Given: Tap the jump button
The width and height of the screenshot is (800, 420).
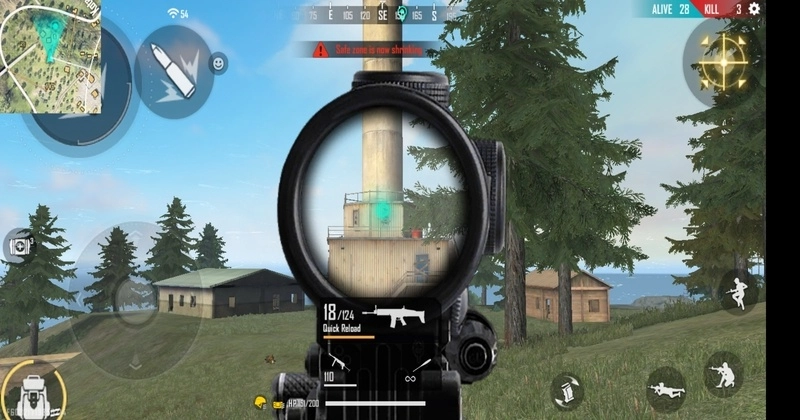Looking at the screenshot, I should 738,292.
